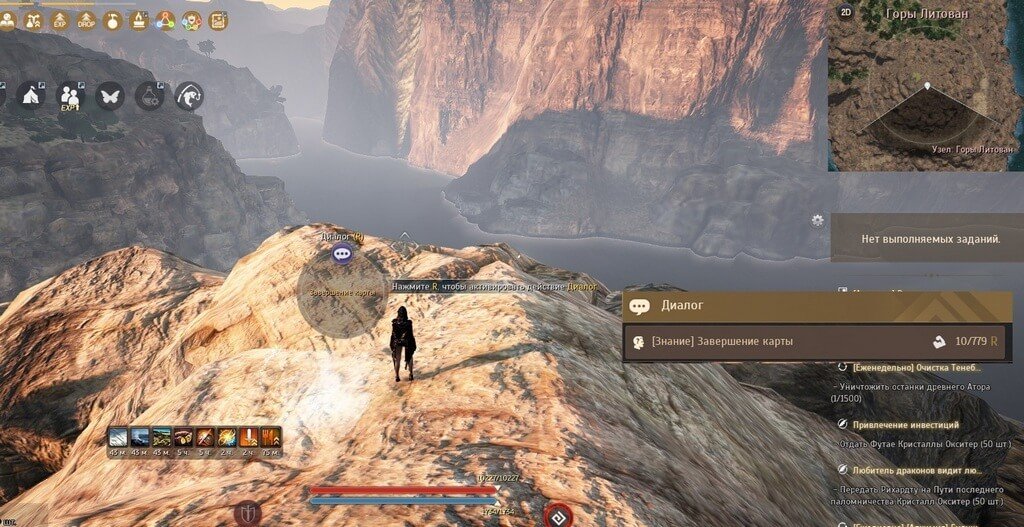Select the 'Любитель драконов видит' quest entry
Image resolution: width=1024 pixels, height=527 pixels.
coord(915,470)
